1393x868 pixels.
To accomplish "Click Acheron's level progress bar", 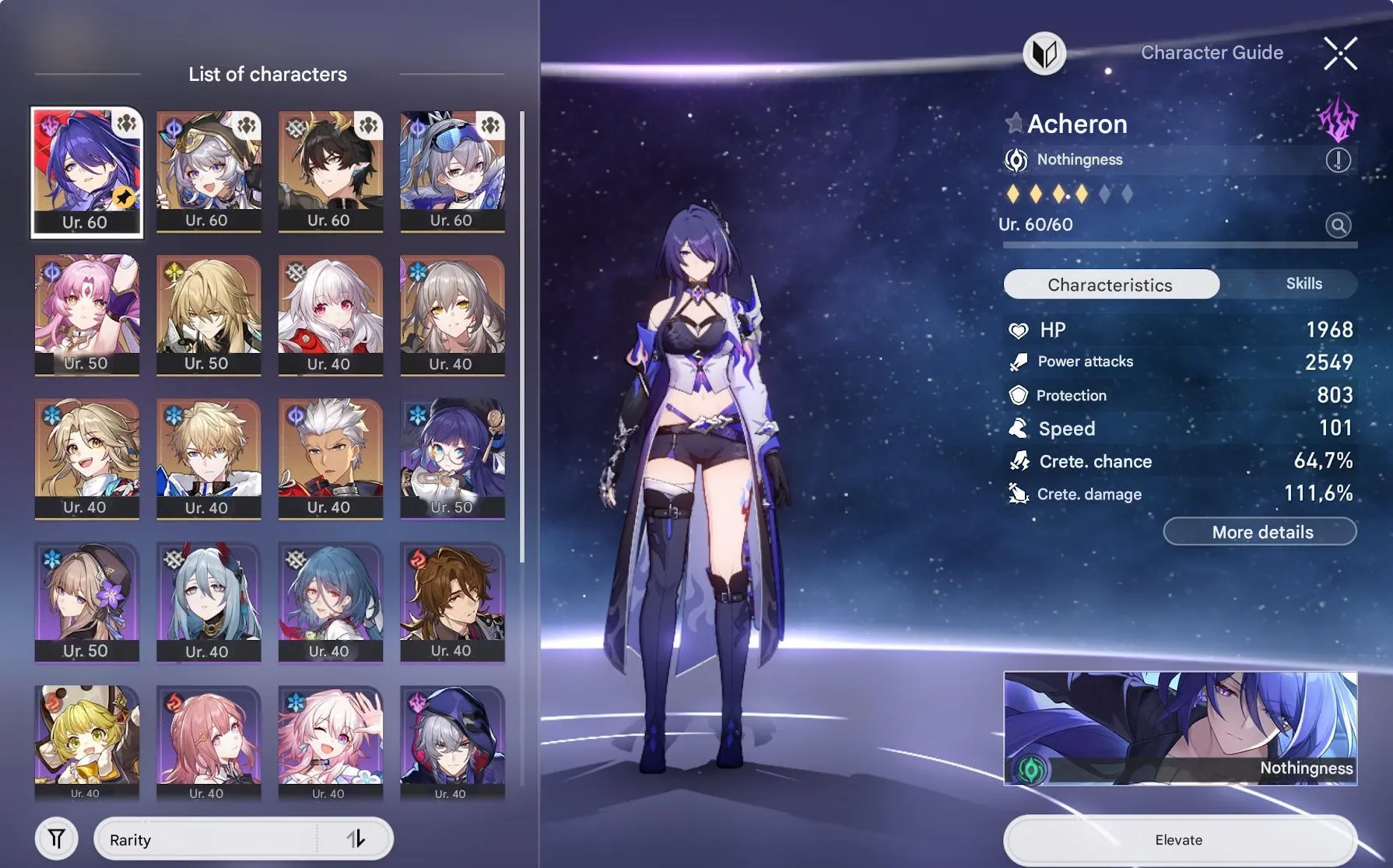I will 1179,243.
